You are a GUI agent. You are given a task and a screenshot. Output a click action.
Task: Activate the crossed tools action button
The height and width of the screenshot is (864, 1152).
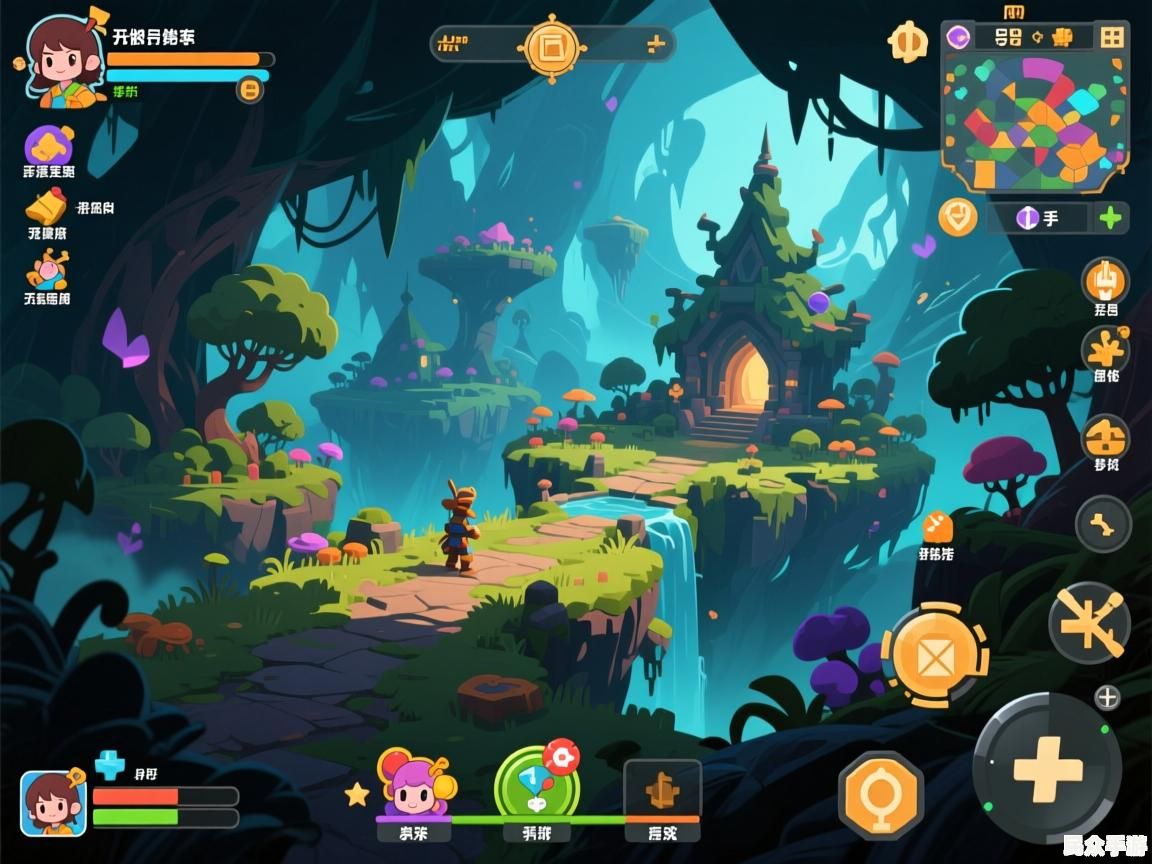(x=1089, y=622)
